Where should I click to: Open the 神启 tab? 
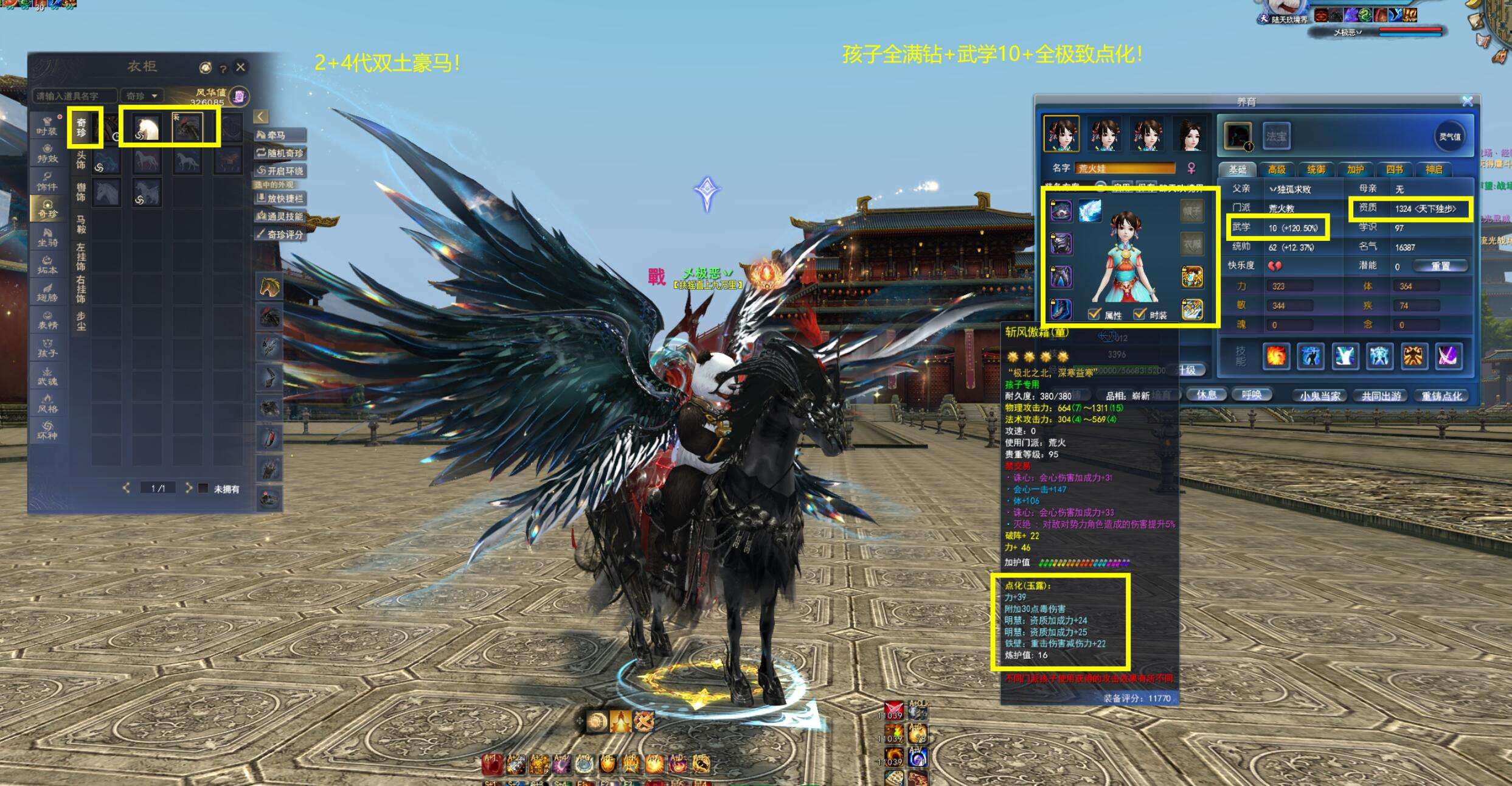coord(1434,170)
